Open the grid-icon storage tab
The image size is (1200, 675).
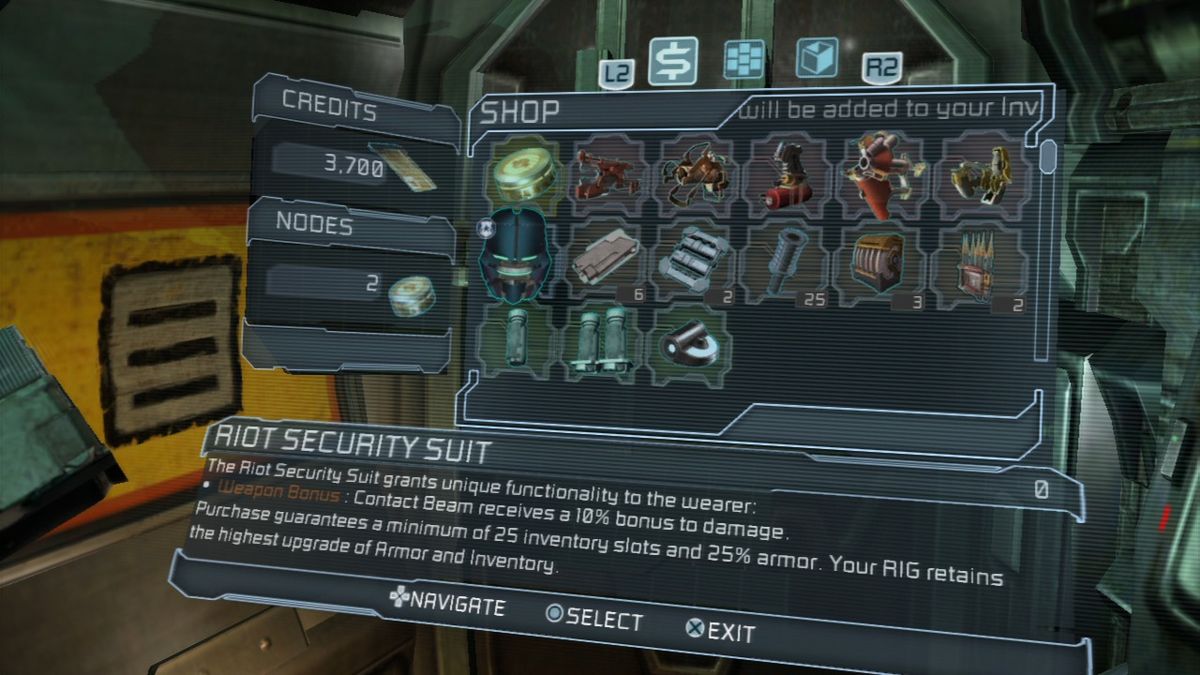[x=744, y=60]
